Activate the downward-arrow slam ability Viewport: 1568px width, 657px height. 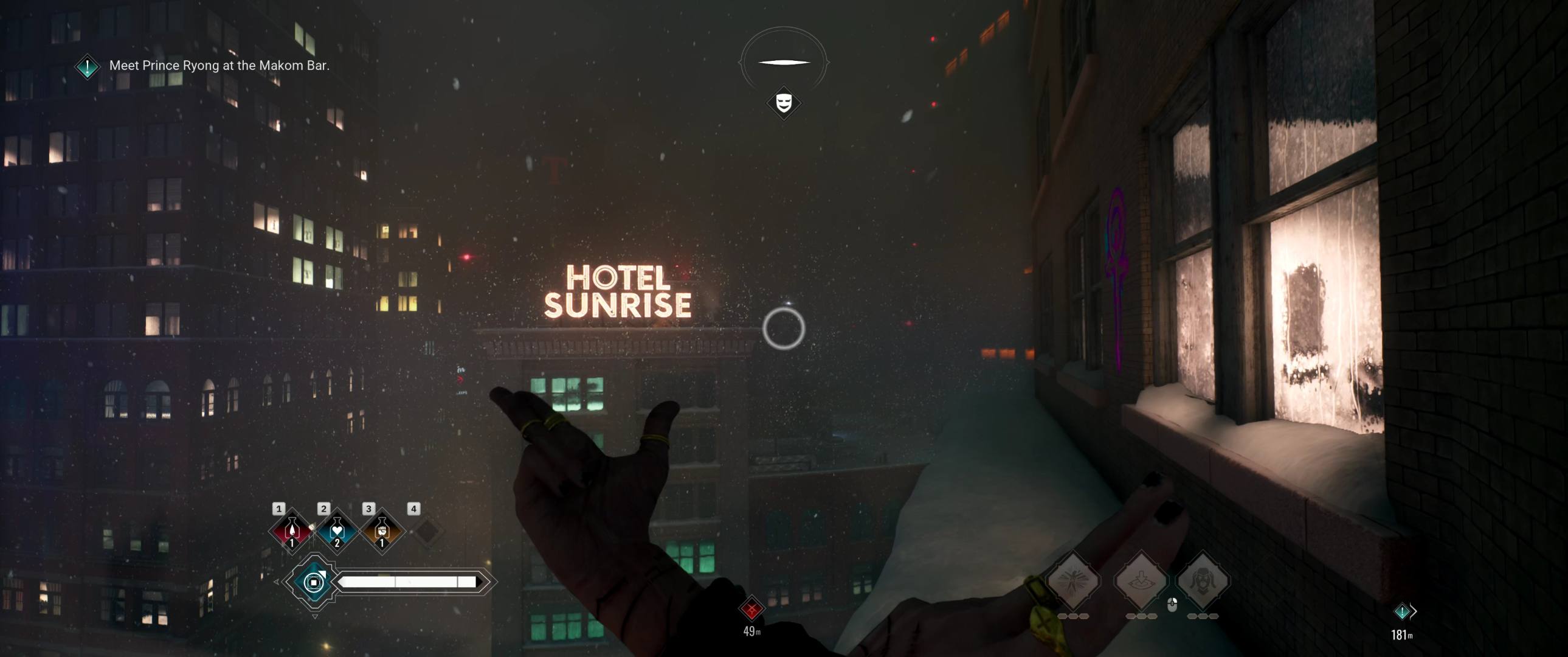pyautogui.click(x=1140, y=581)
